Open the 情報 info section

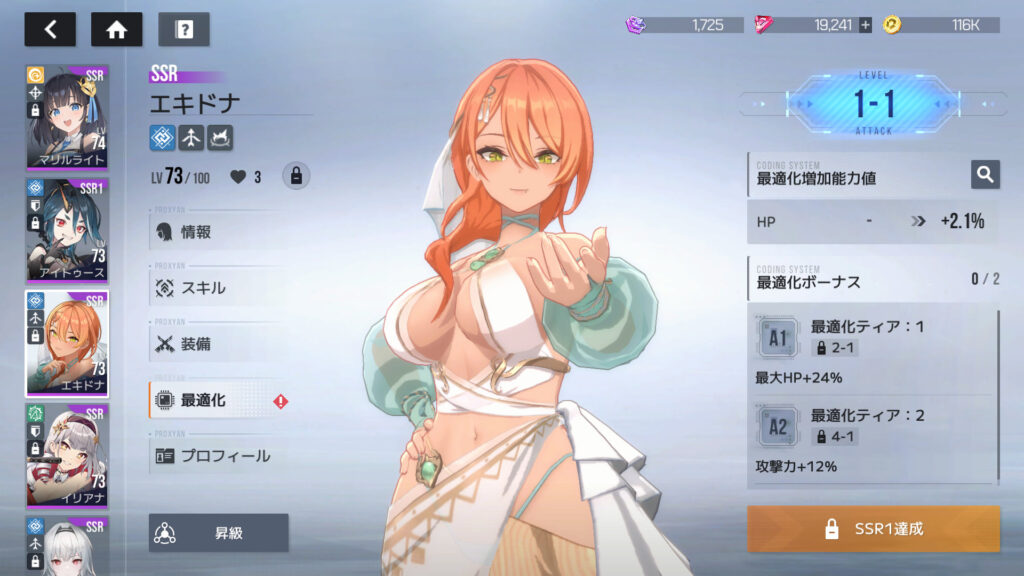click(x=217, y=232)
